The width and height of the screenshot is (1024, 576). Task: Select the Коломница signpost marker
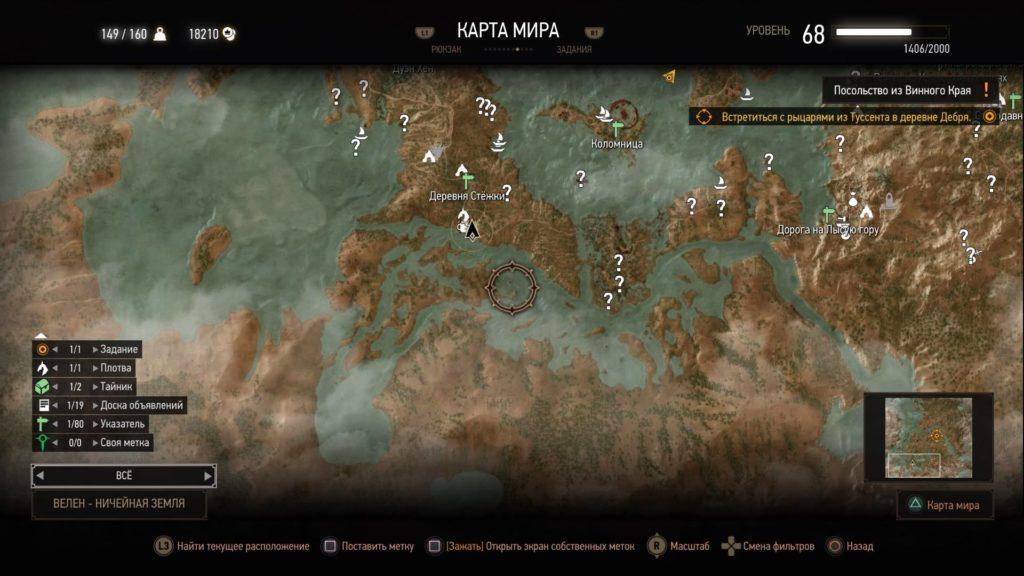(x=617, y=127)
